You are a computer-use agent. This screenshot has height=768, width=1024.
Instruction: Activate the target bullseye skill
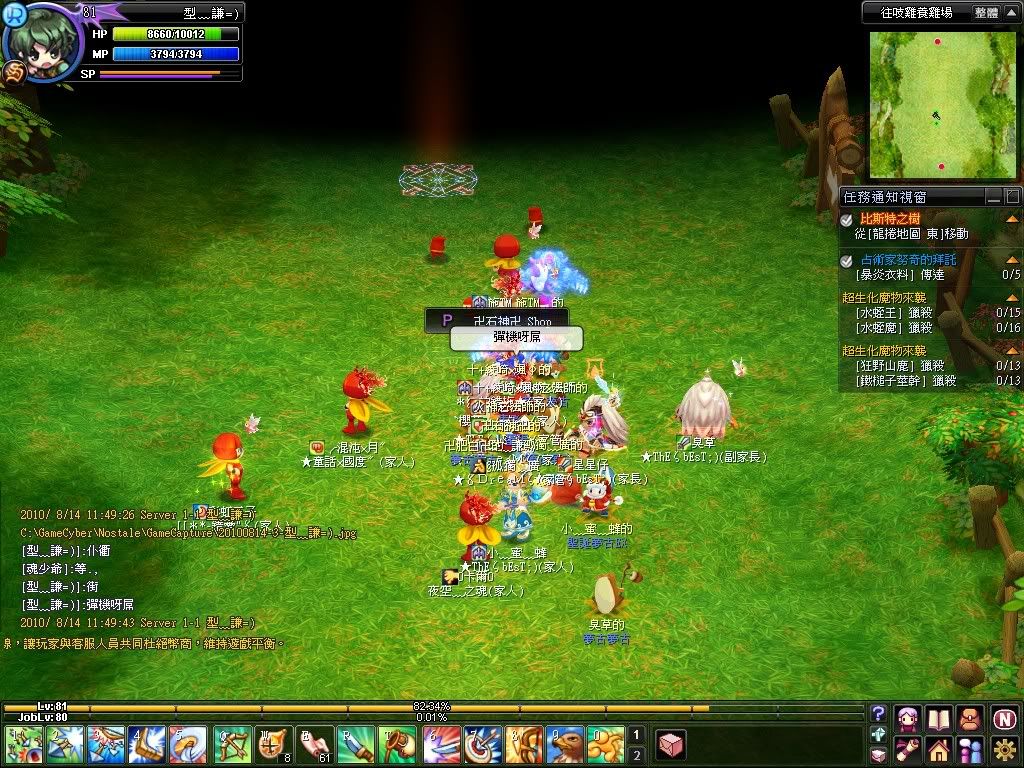pyautogui.click(x=482, y=745)
